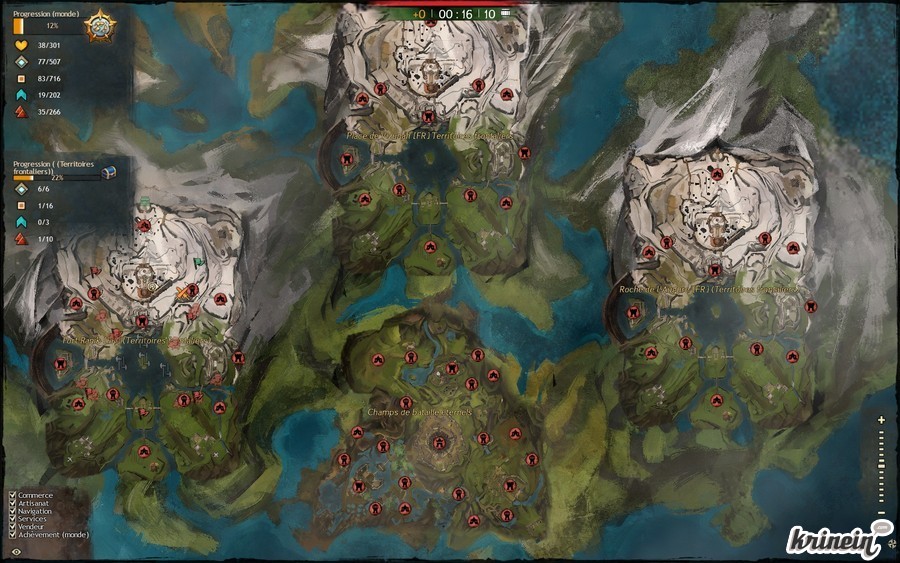The height and width of the screenshot is (563, 900).
Task: Toggle the Services checkbox
Action: (12, 519)
